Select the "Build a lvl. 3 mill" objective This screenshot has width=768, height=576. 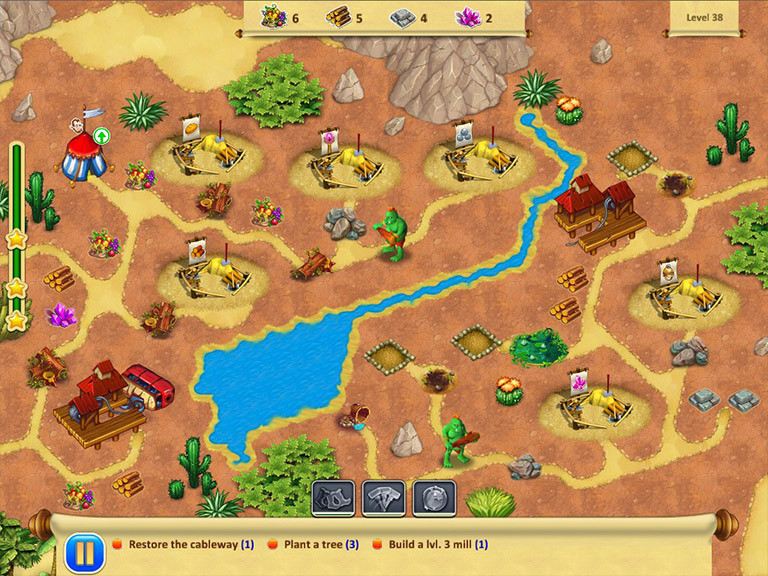click(430, 545)
